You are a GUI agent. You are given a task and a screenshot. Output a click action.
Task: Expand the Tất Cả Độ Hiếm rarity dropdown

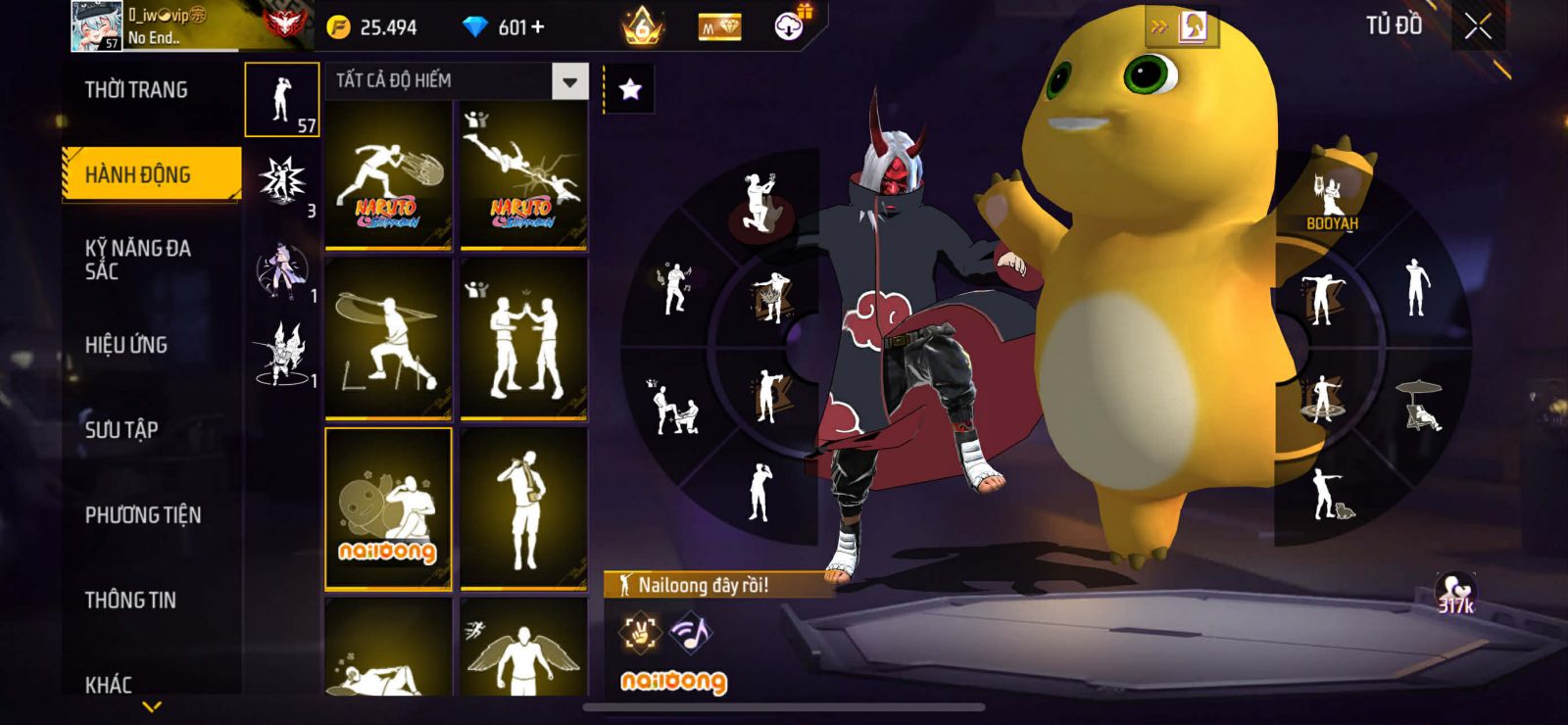tap(569, 81)
